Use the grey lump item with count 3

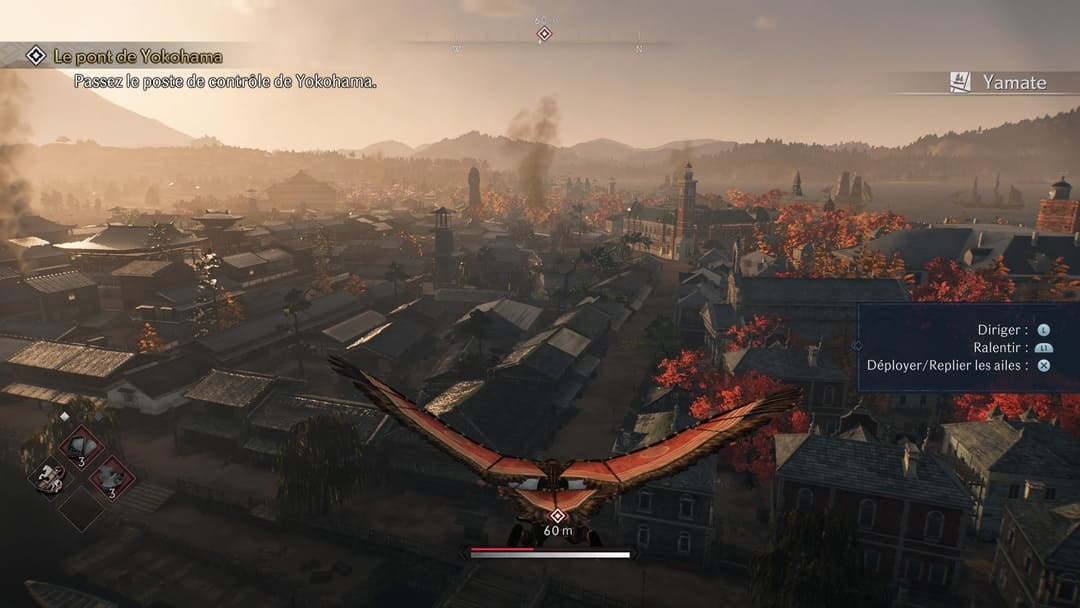pos(112,476)
